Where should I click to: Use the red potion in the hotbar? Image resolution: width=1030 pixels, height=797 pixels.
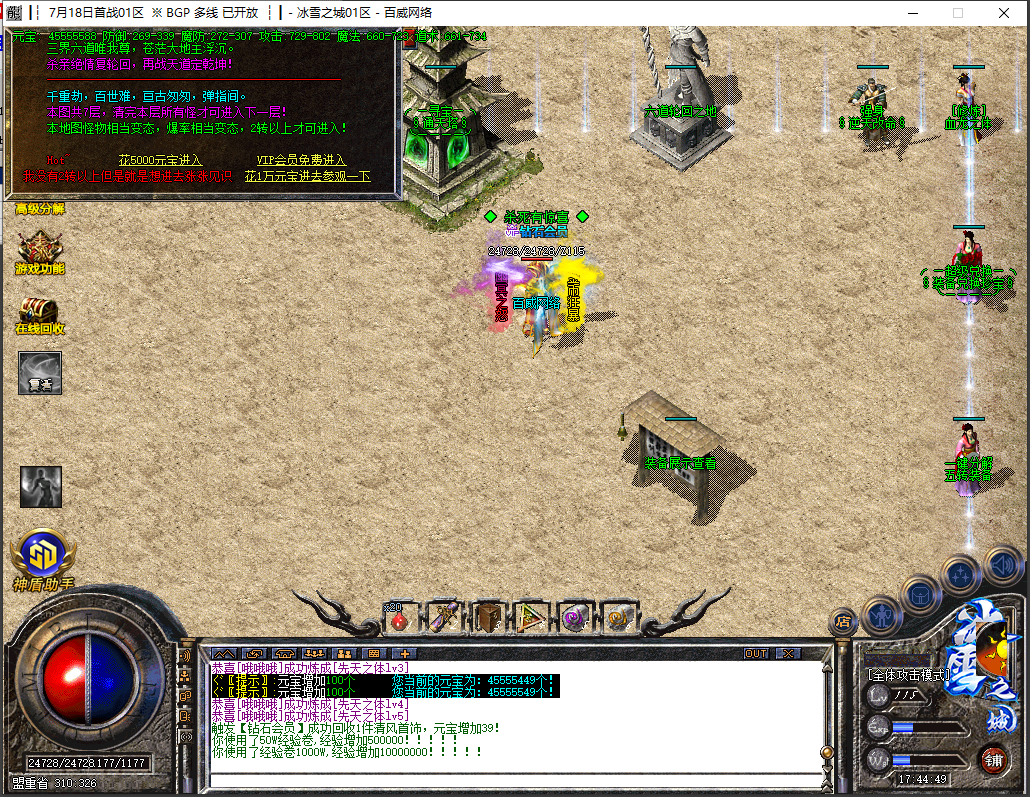point(399,619)
